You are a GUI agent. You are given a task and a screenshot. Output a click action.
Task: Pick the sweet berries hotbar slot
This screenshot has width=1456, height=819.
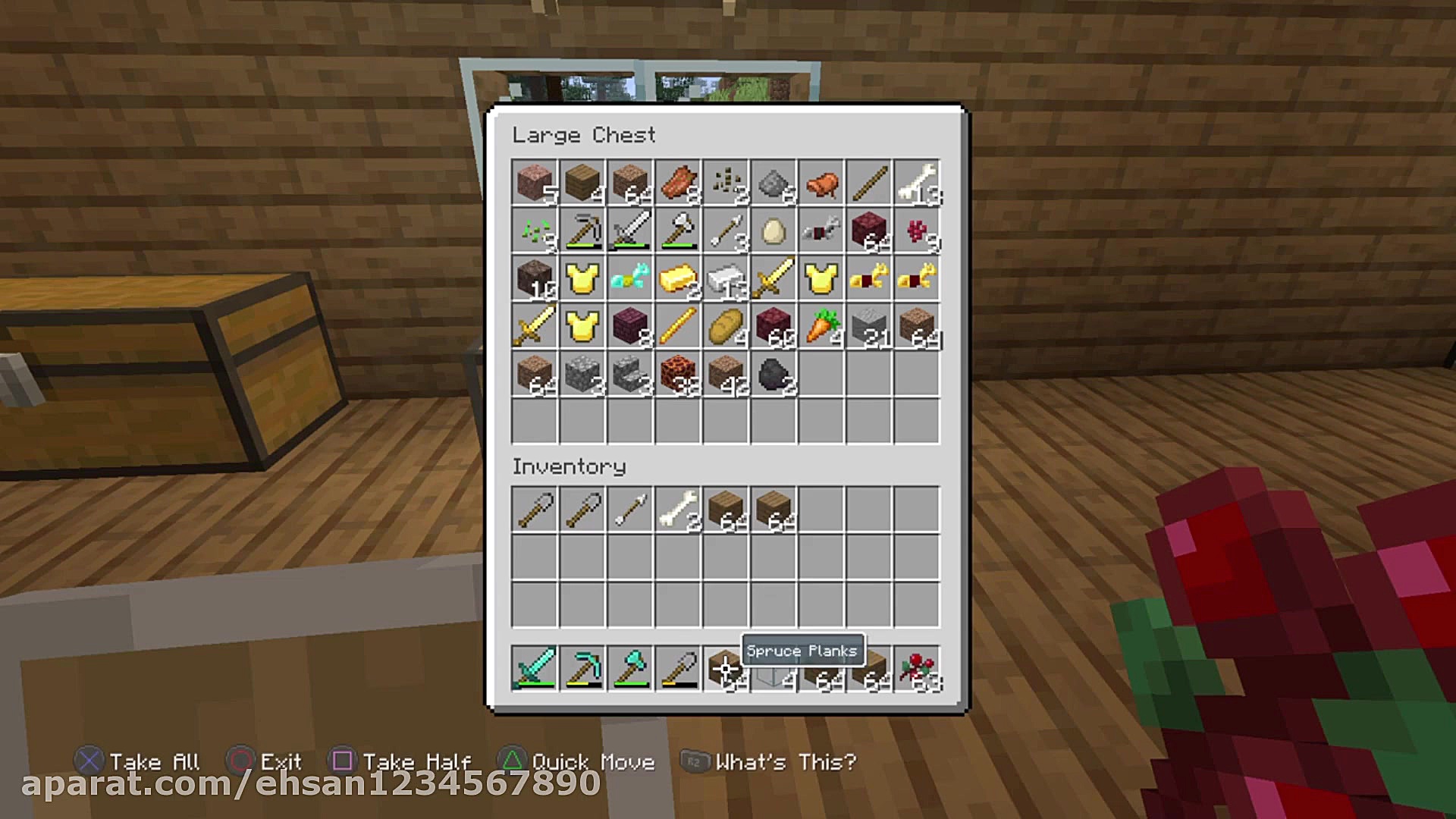[x=917, y=668]
